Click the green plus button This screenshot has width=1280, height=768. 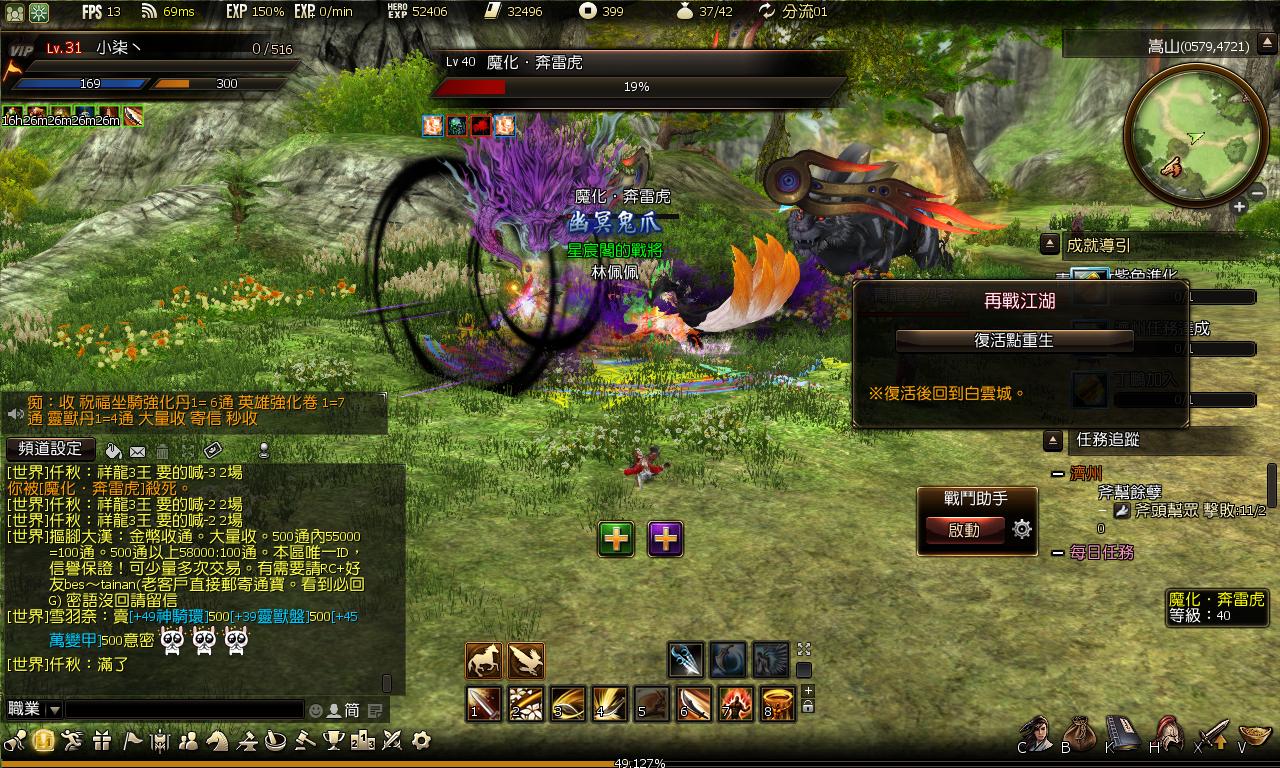click(x=617, y=539)
